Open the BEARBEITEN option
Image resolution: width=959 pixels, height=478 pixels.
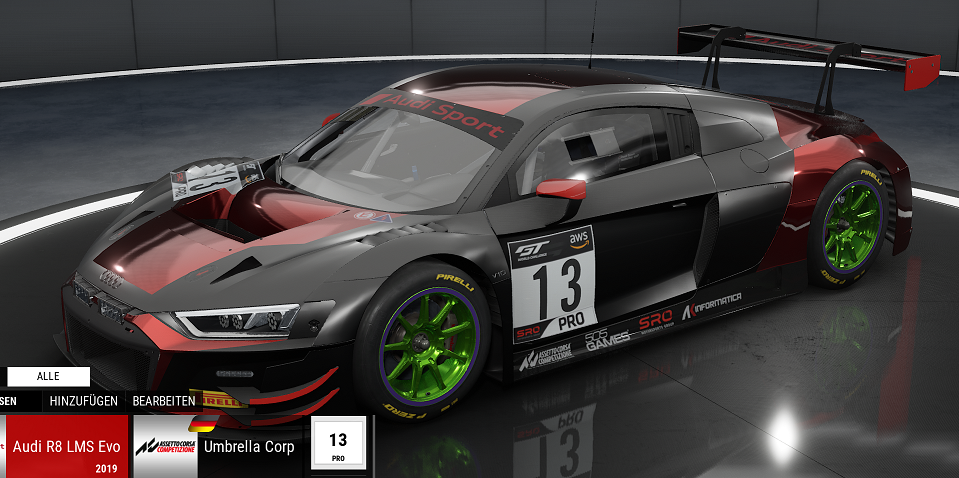click(x=164, y=401)
